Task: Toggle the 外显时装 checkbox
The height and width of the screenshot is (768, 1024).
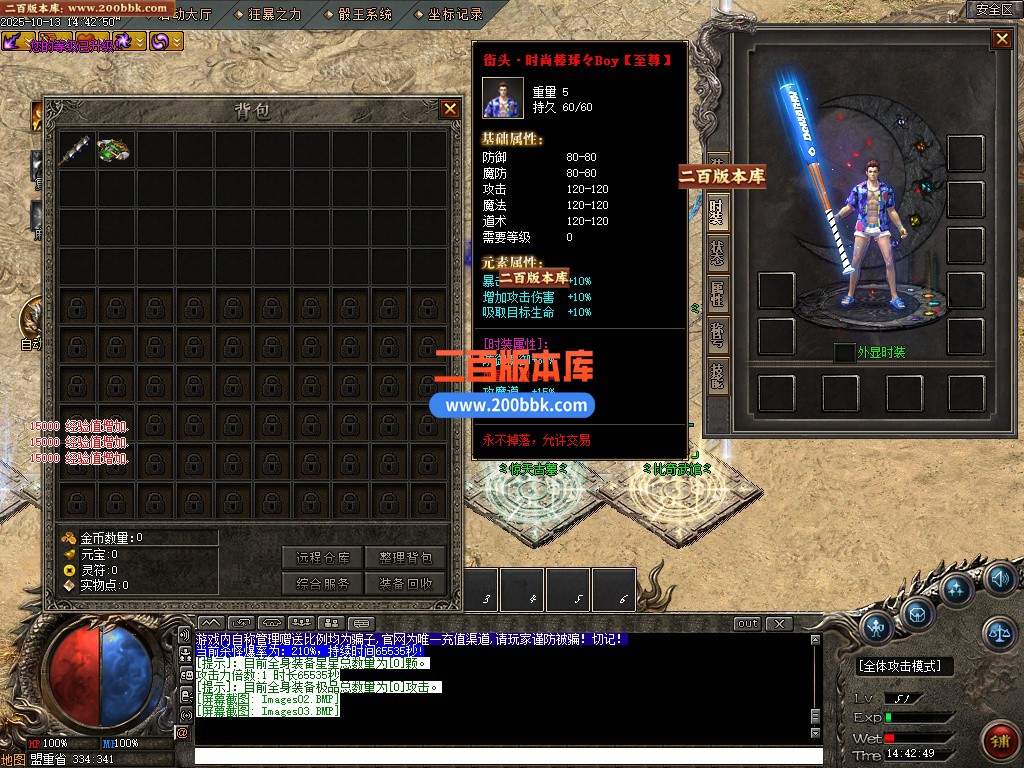Action: pyautogui.click(x=844, y=352)
